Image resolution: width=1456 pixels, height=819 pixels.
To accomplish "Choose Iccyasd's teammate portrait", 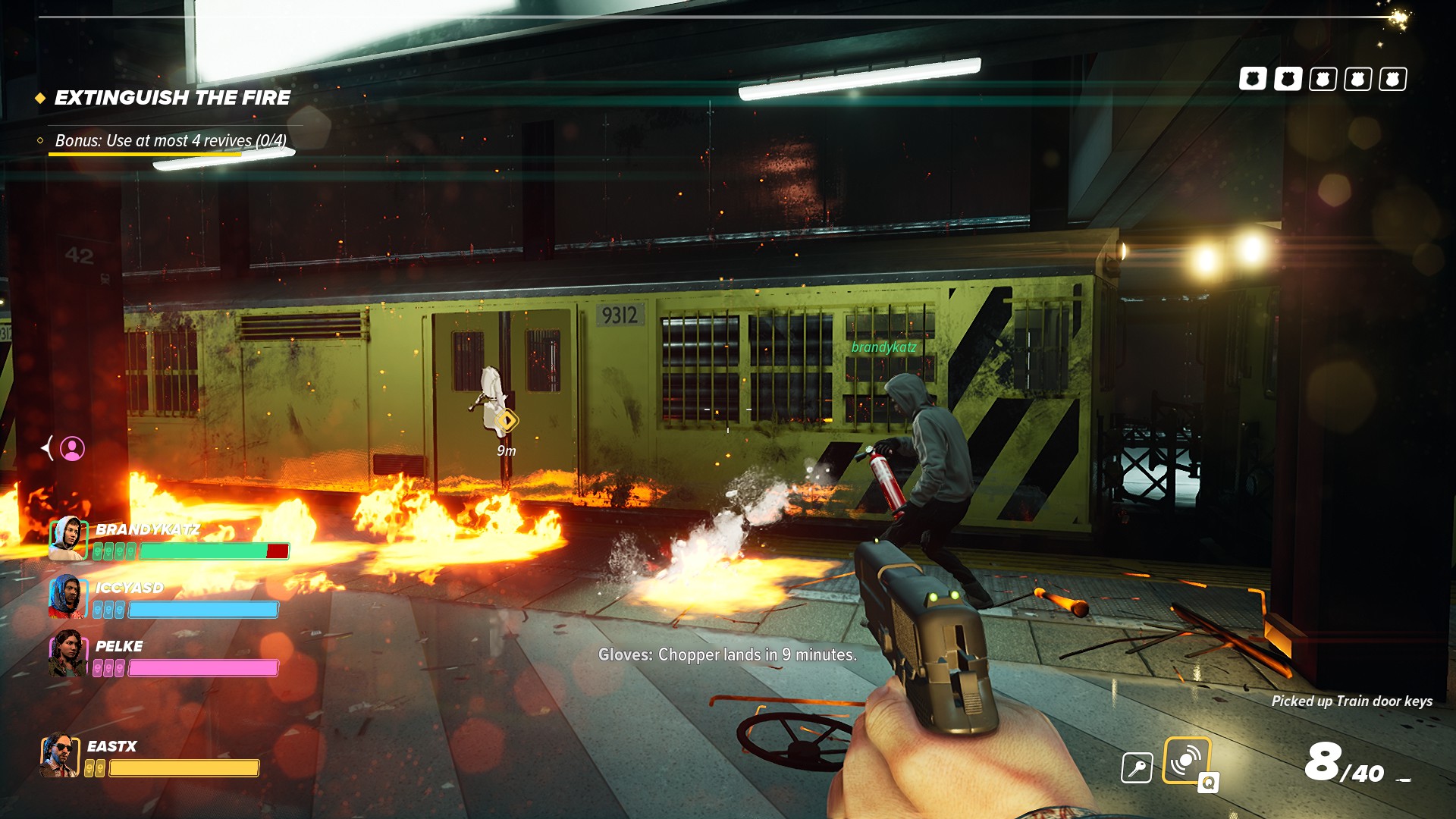I will [67, 597].
